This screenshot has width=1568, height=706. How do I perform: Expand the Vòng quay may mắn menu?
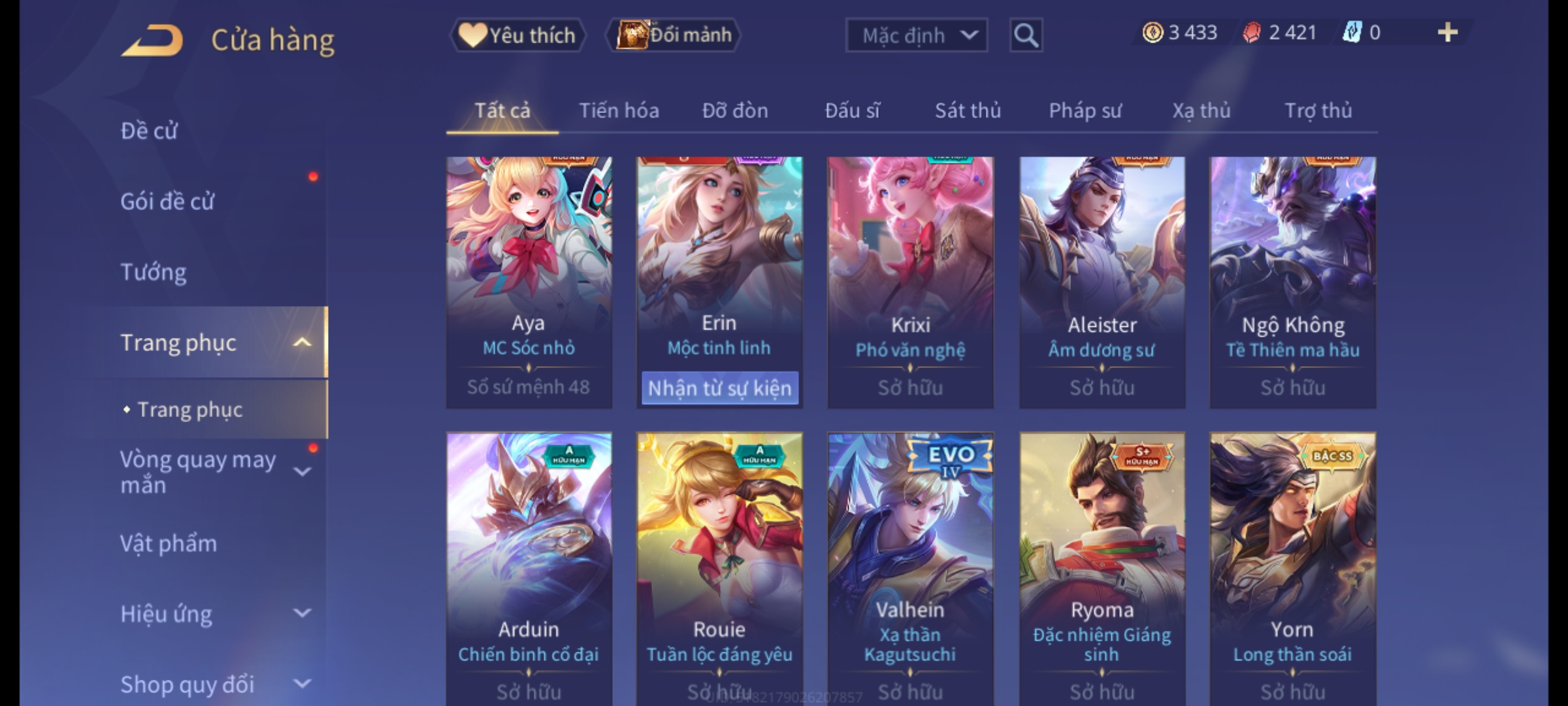[x=301, y=471]
